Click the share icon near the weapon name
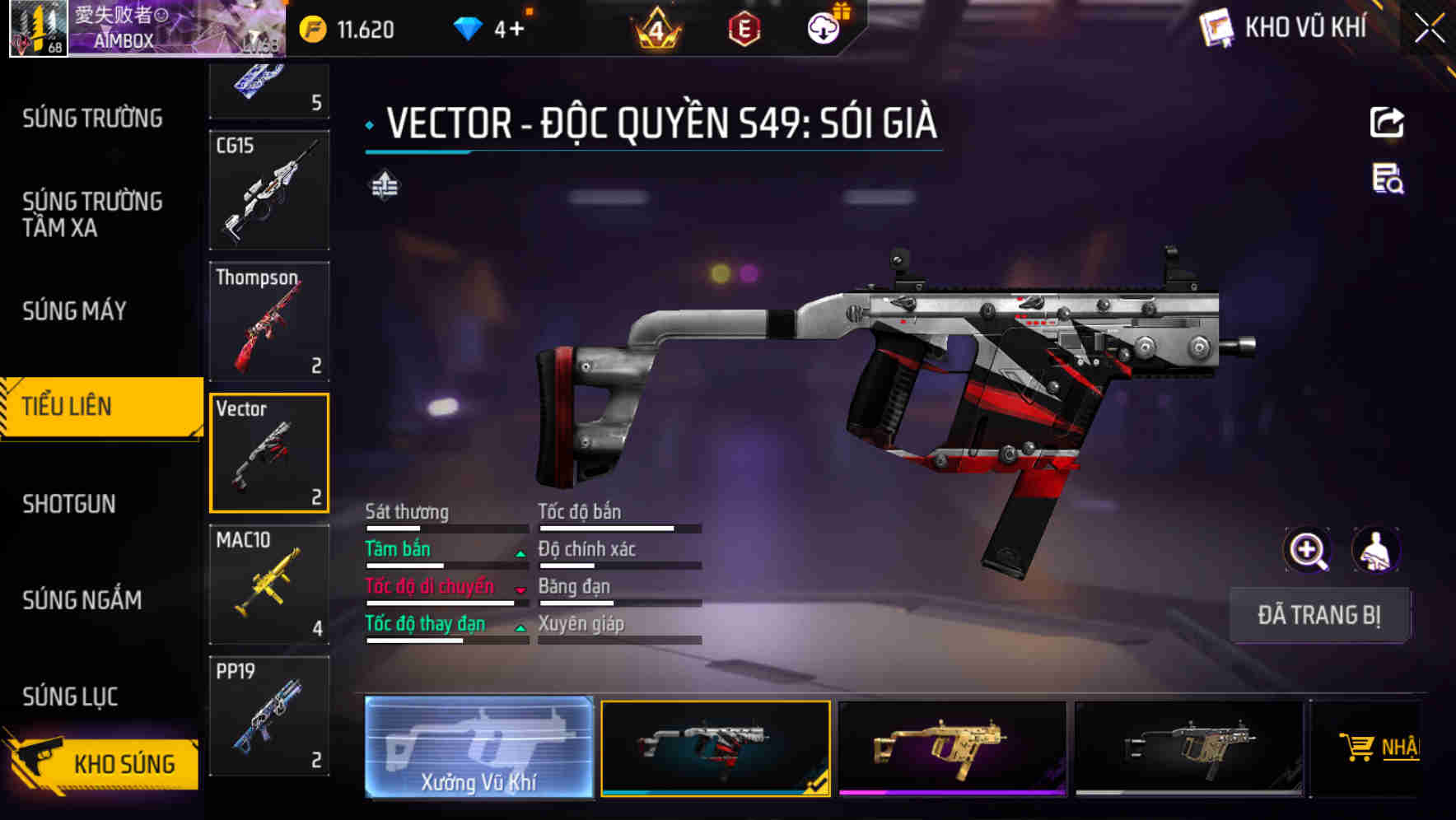1456x820 pixels. (1387, 122)
